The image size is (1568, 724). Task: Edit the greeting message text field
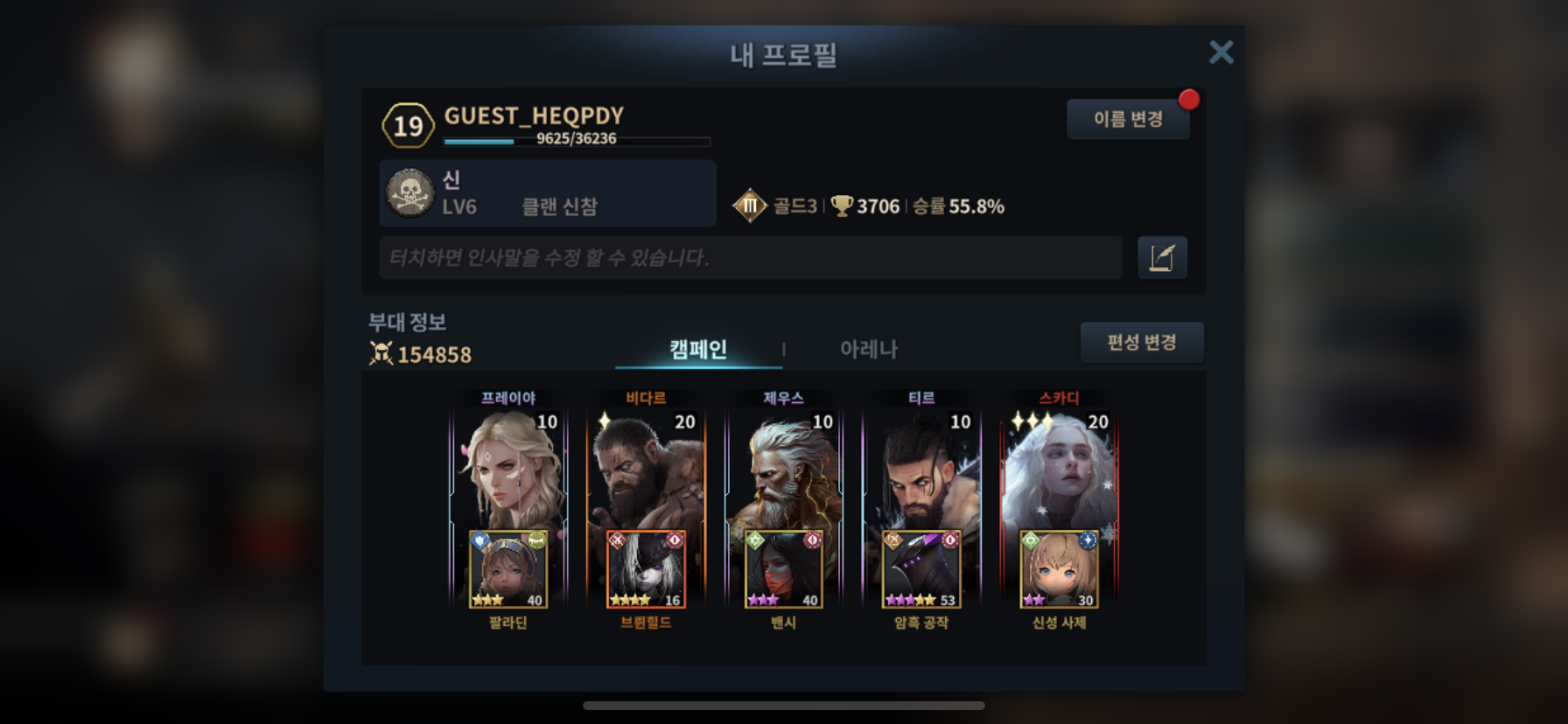[x=750, y=258]
